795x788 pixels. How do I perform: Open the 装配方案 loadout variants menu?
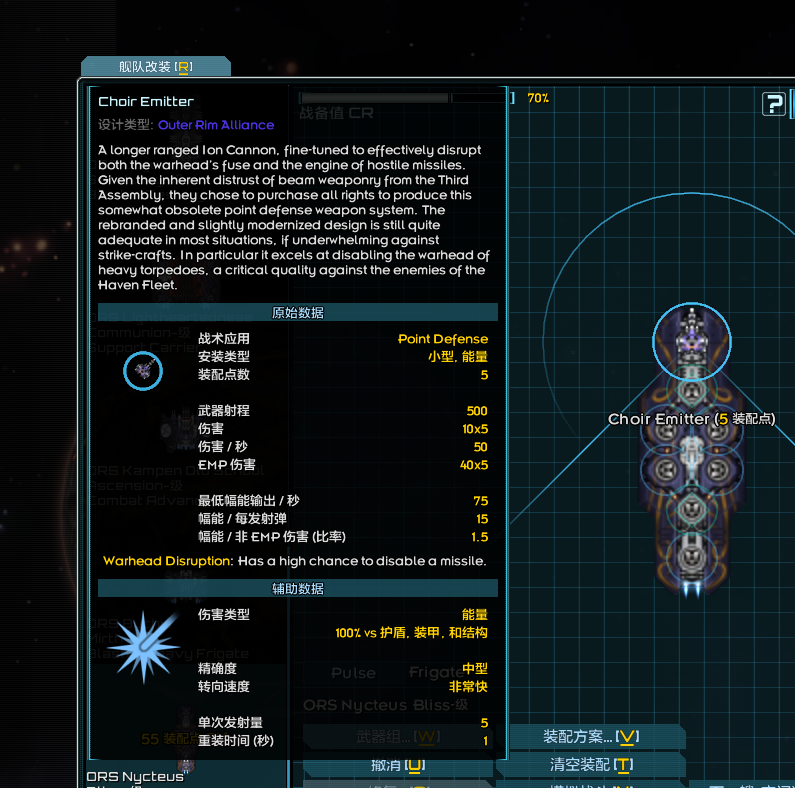point(590,737)
